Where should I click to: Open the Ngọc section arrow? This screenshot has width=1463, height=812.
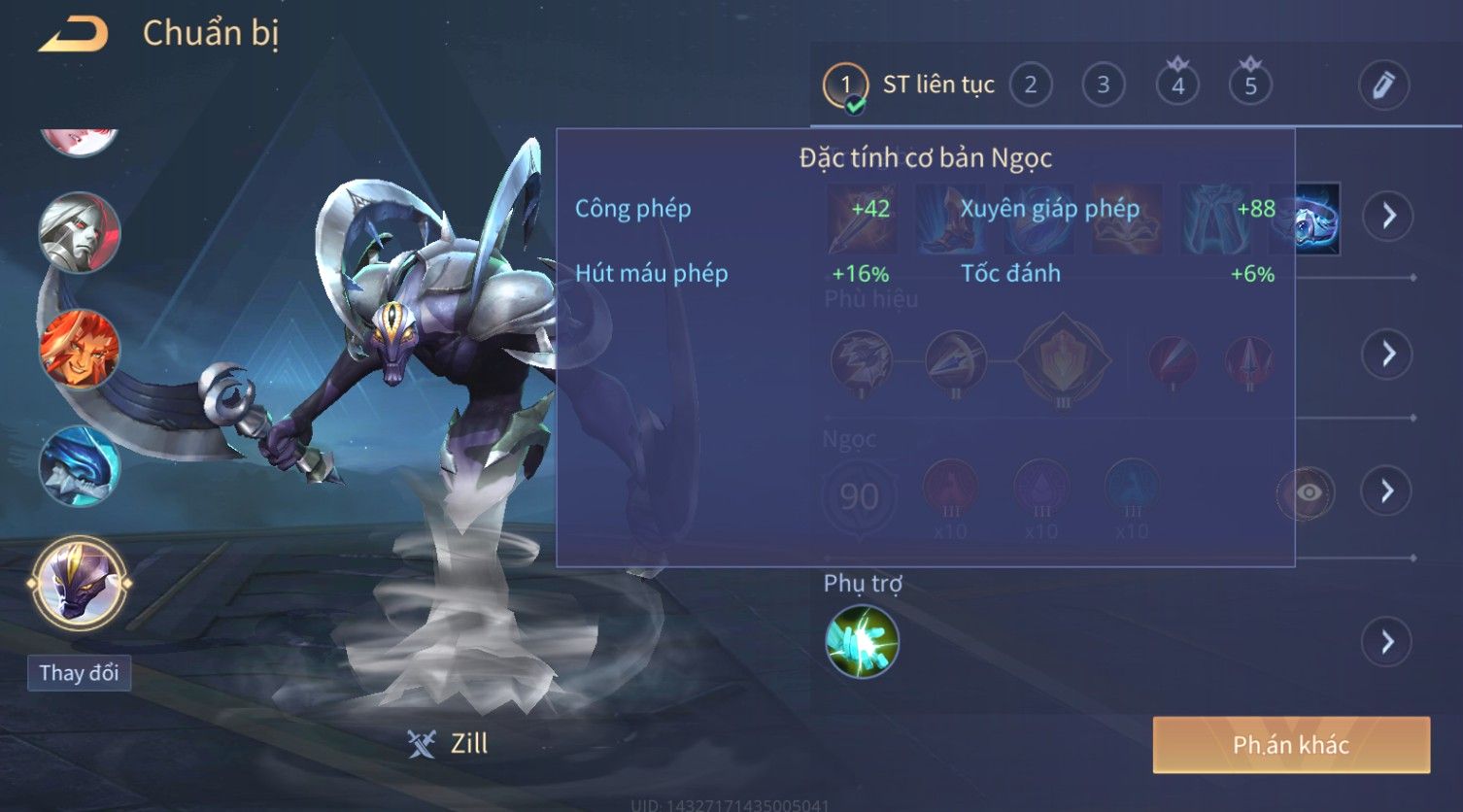click(x=1388, y=491)
